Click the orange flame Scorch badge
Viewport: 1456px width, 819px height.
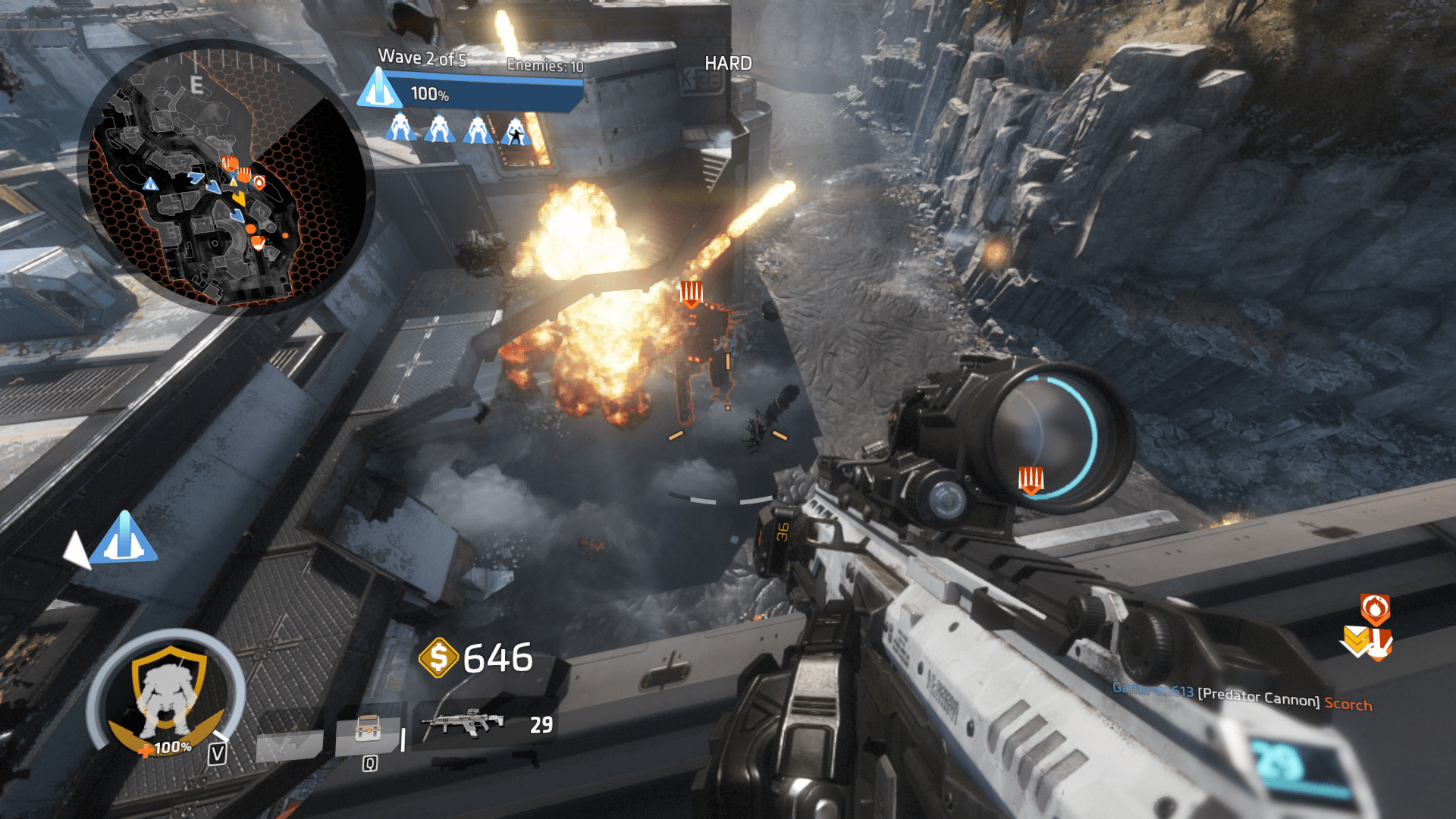click(x=1375, y=608)
